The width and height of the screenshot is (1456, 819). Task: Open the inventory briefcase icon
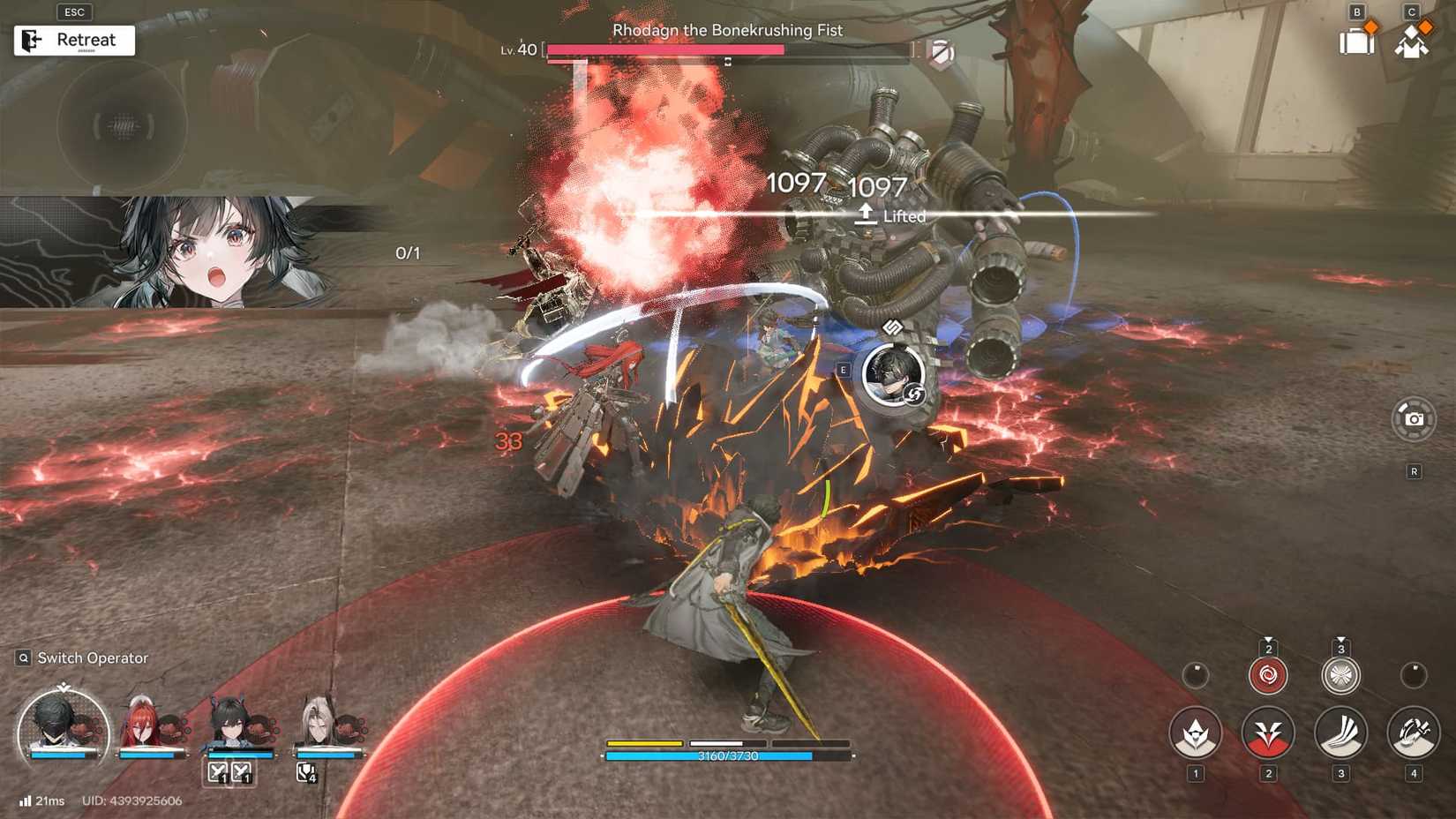[1356, 40]
